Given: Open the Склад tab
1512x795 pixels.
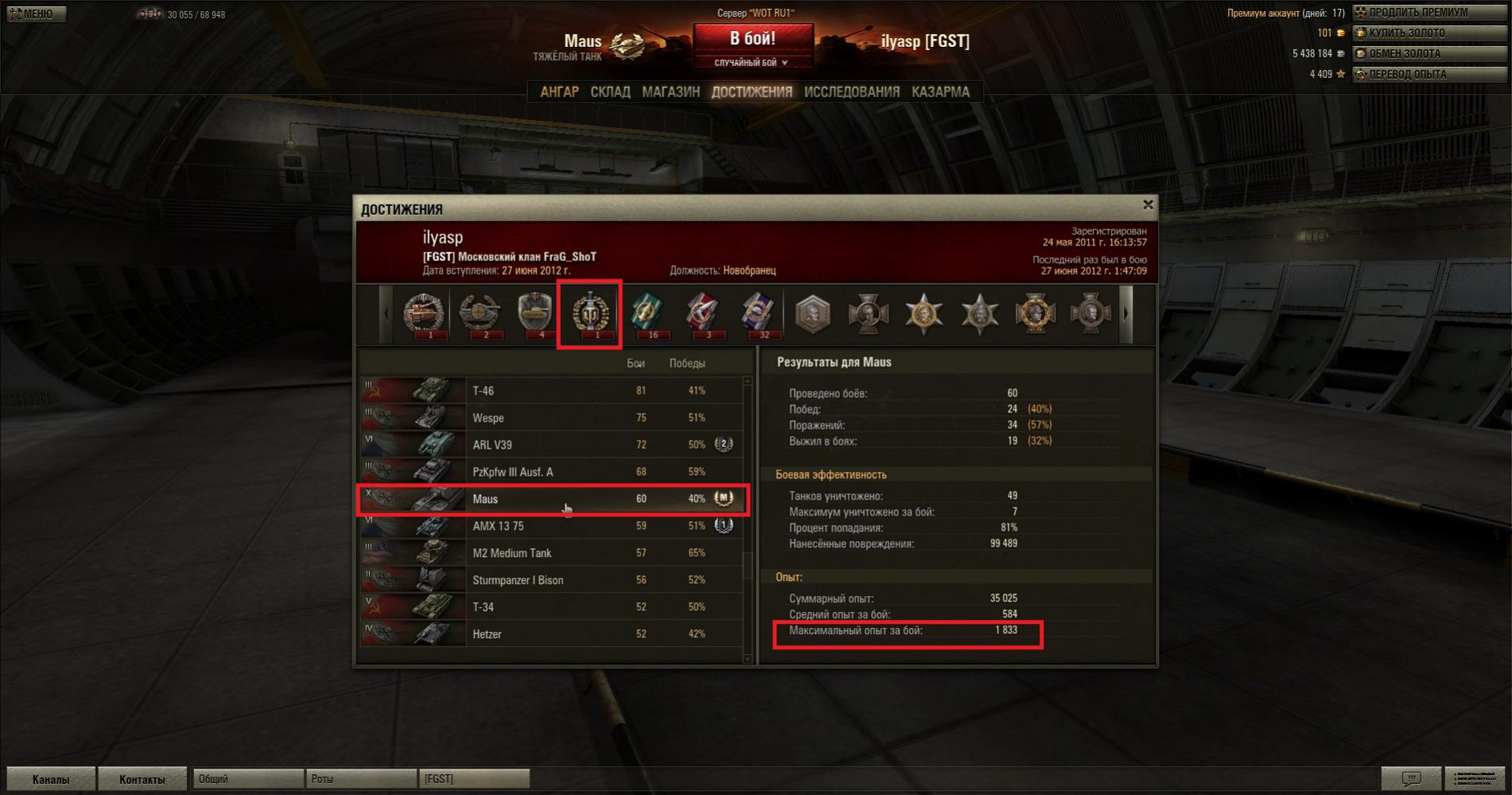Looking at the screenshot, I should [x=610, y=92].
